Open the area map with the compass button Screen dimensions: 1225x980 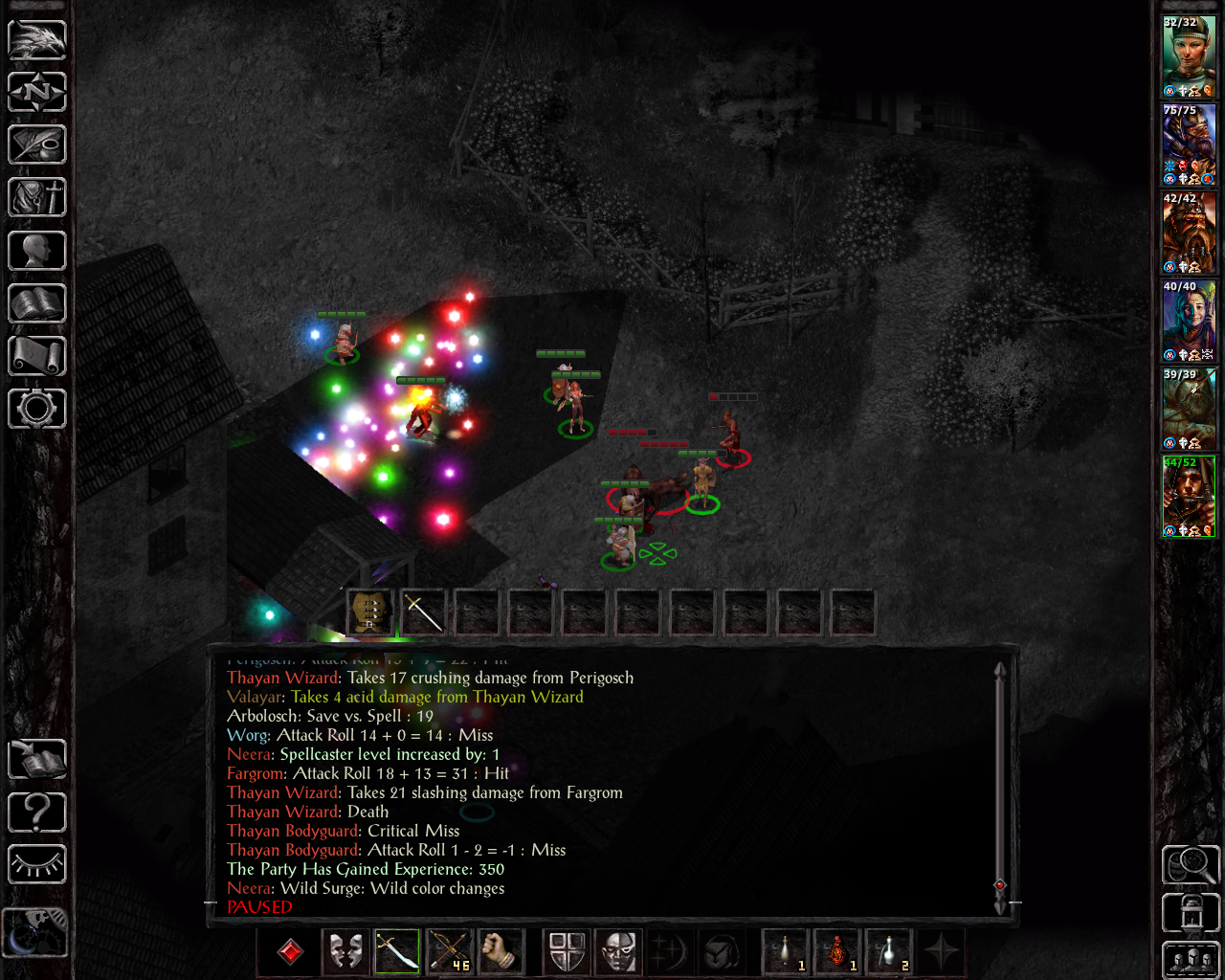point(37,93)
